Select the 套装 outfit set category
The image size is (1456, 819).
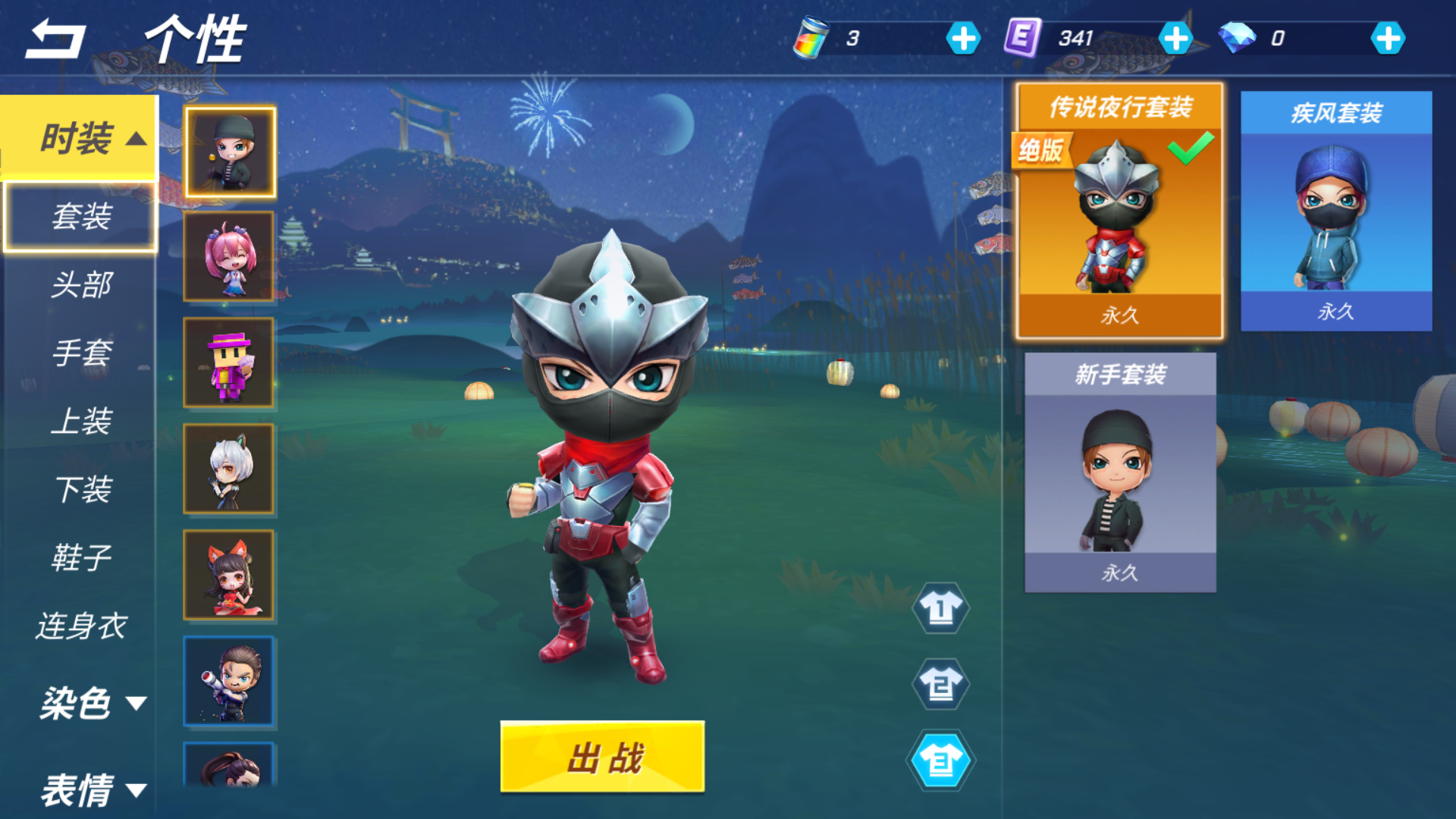[81, 217]
